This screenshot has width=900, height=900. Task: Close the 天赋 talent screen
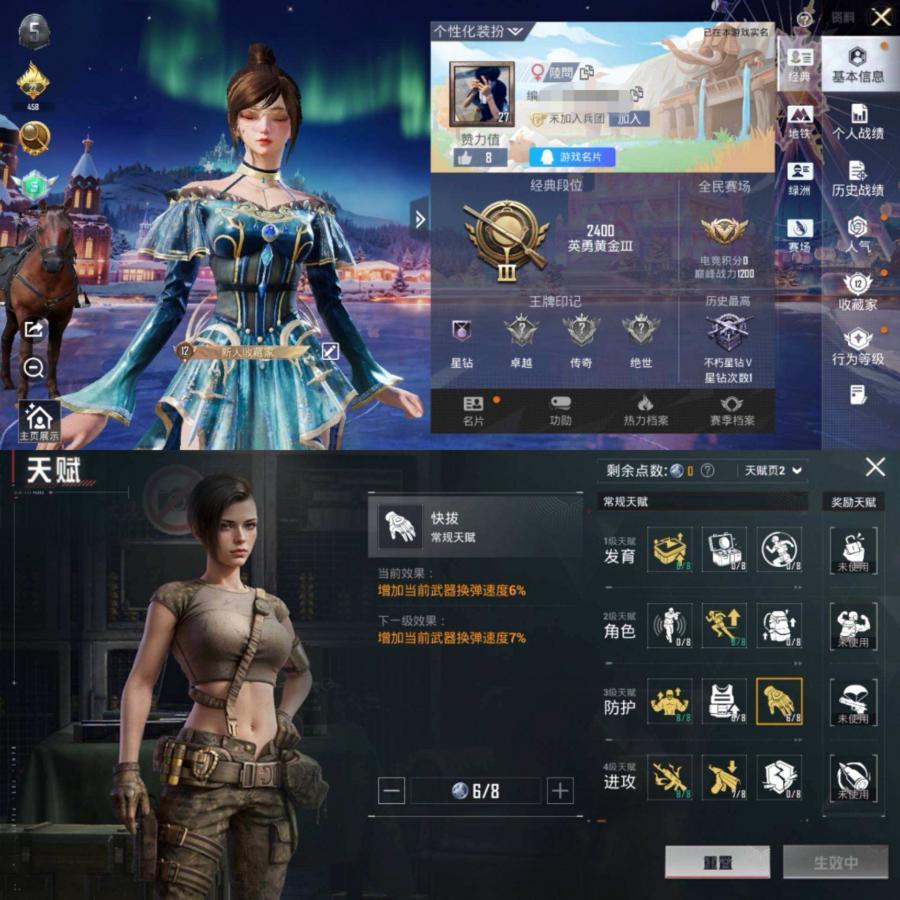point(875,467)
